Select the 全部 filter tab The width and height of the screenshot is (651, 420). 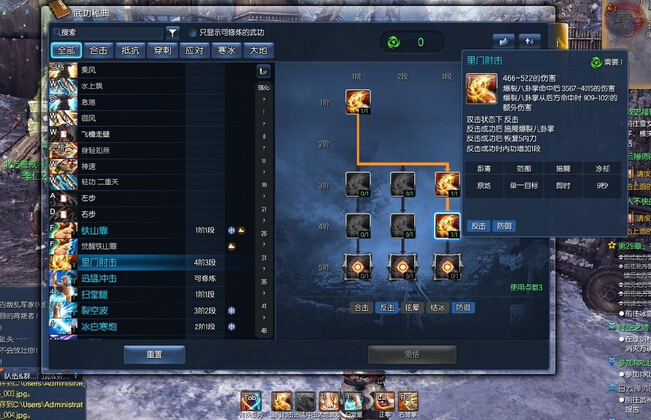(66, 50)
